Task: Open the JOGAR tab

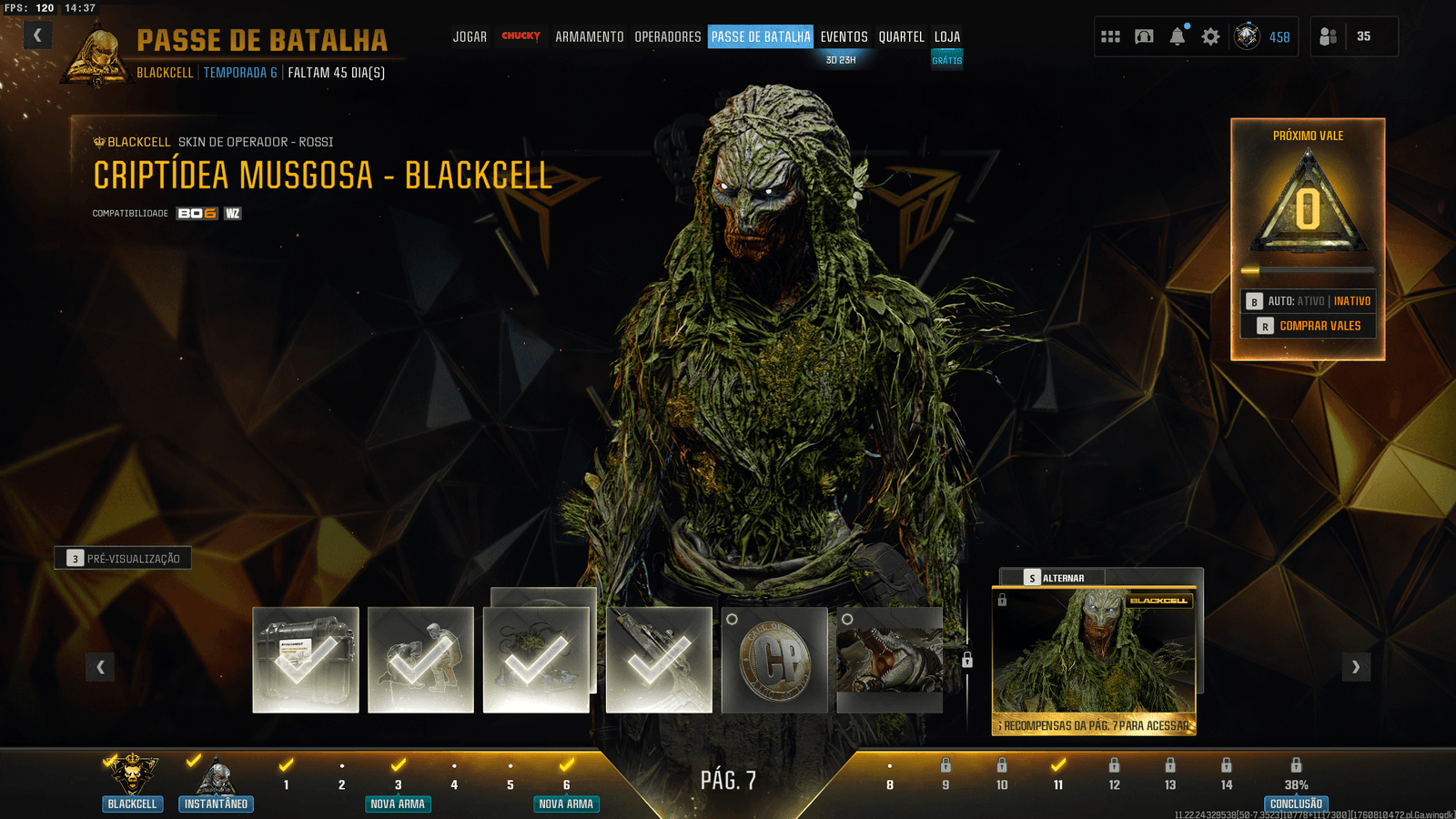Action: tap(470, 36)
